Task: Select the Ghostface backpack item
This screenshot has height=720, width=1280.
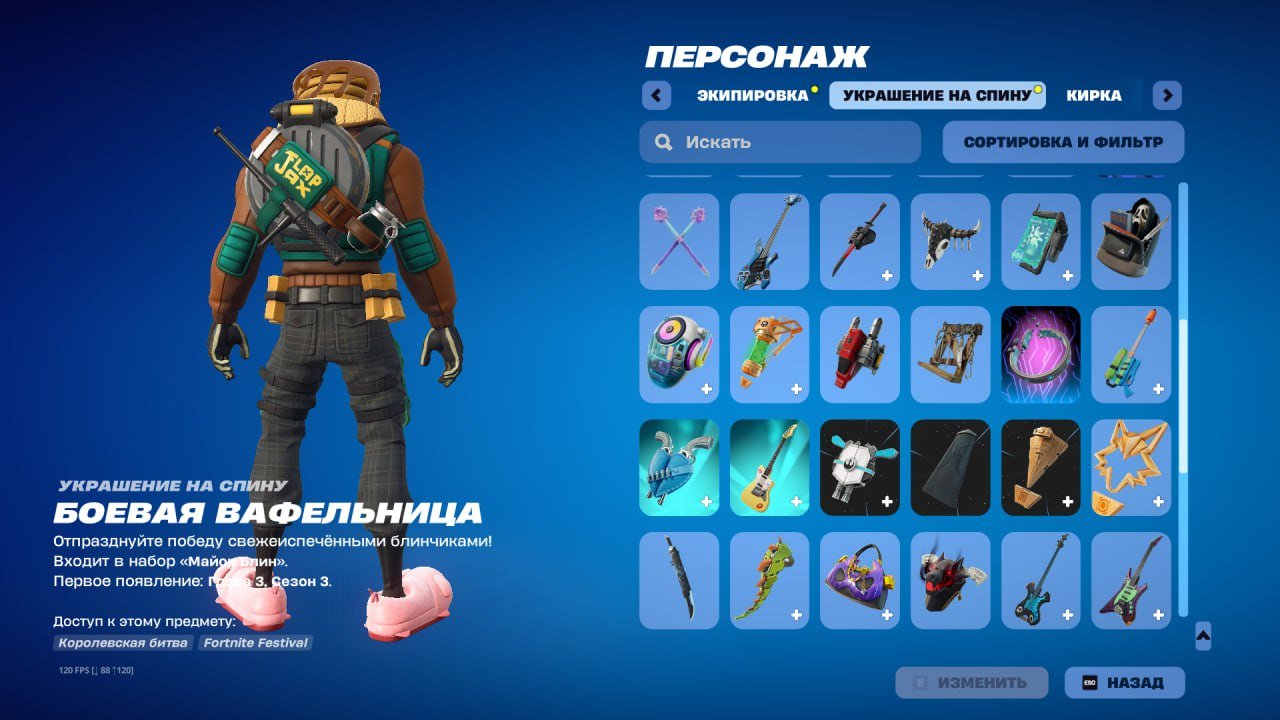Action: tap(1130, 242)
